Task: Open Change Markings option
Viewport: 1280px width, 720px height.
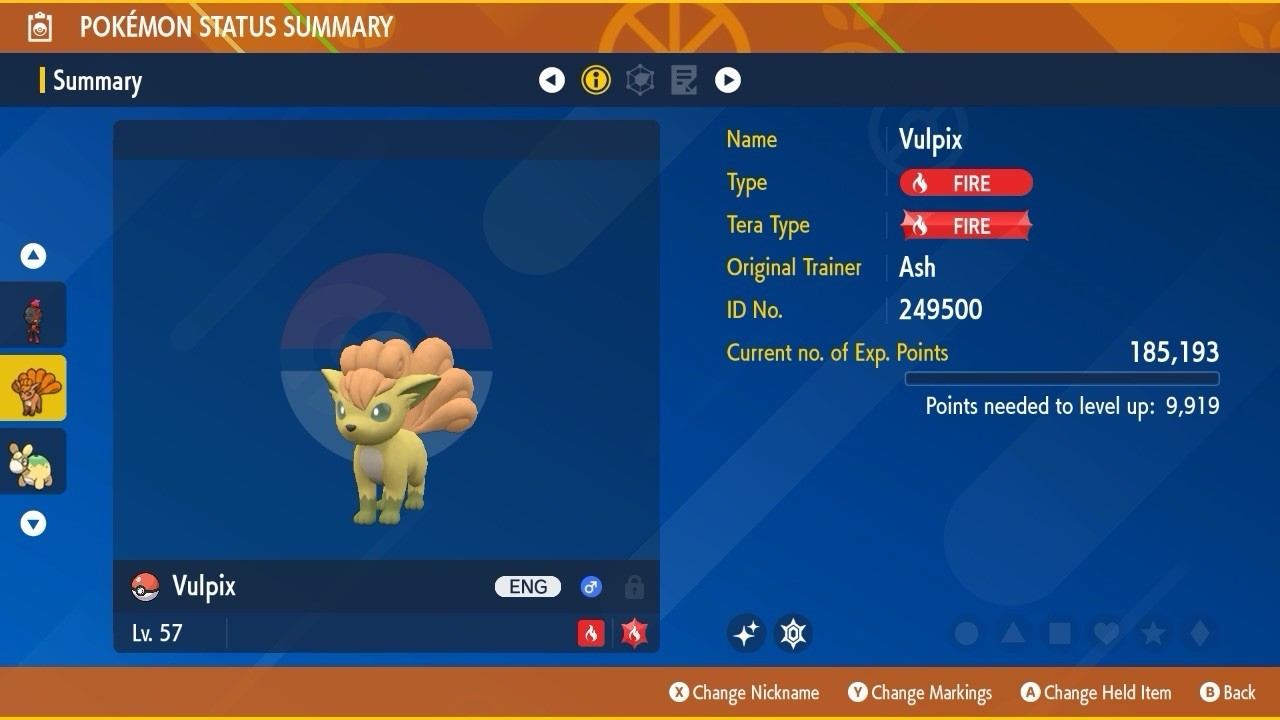Action: [x=921, y=692]
